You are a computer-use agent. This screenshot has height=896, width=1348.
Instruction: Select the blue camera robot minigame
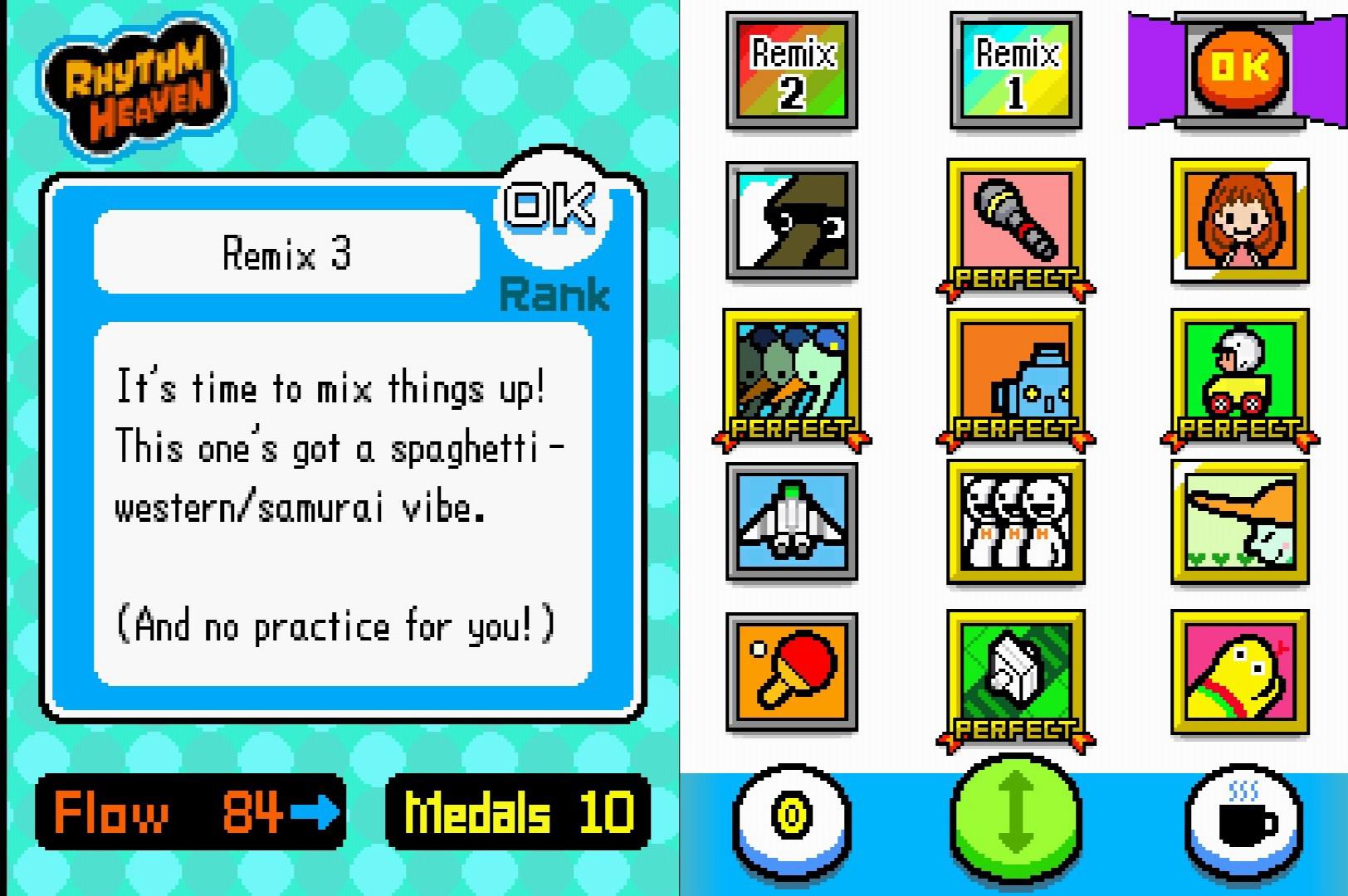pyautogui.click(x=1014, y=373)
